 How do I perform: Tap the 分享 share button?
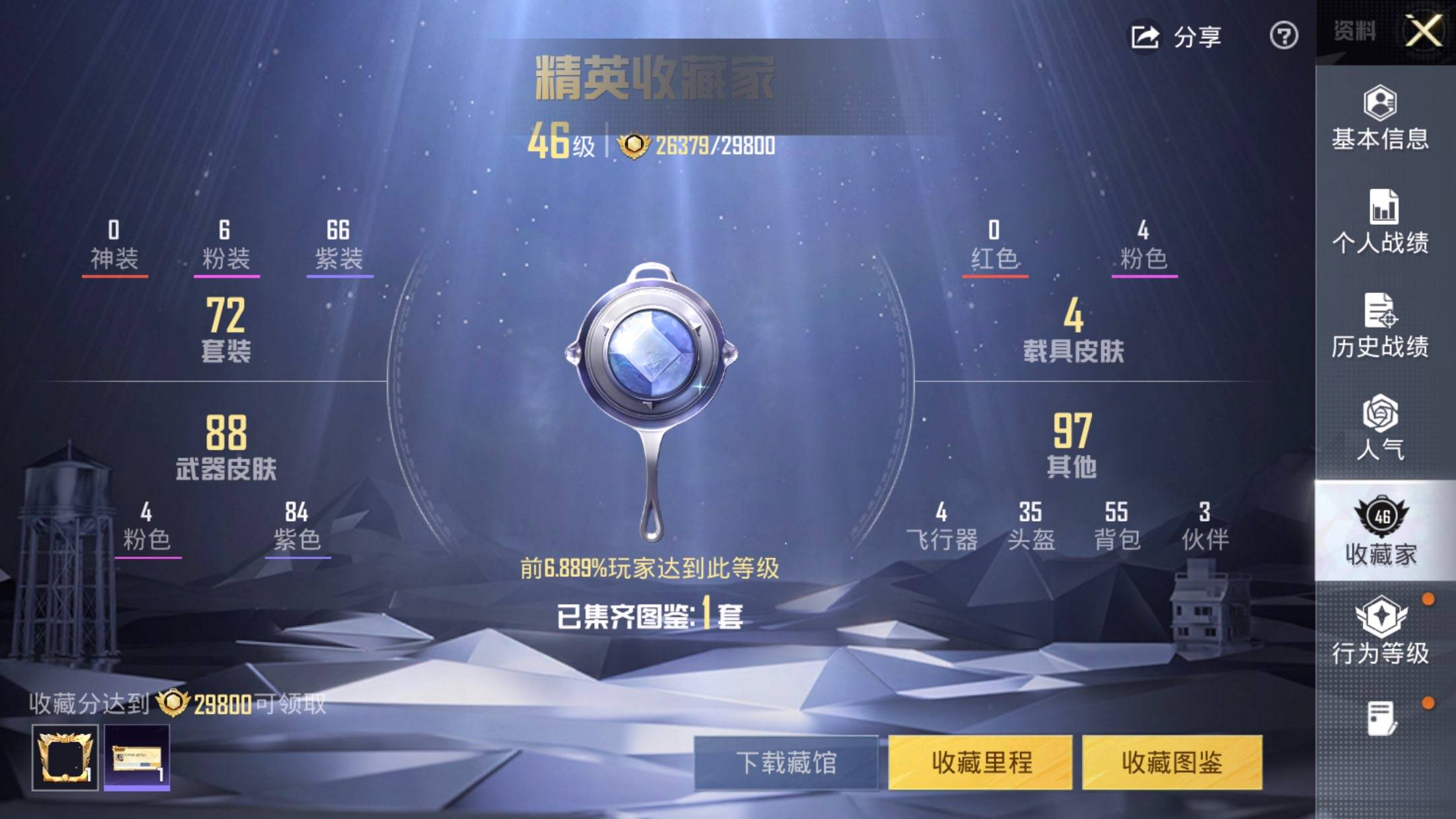[x=1176, y=37]
